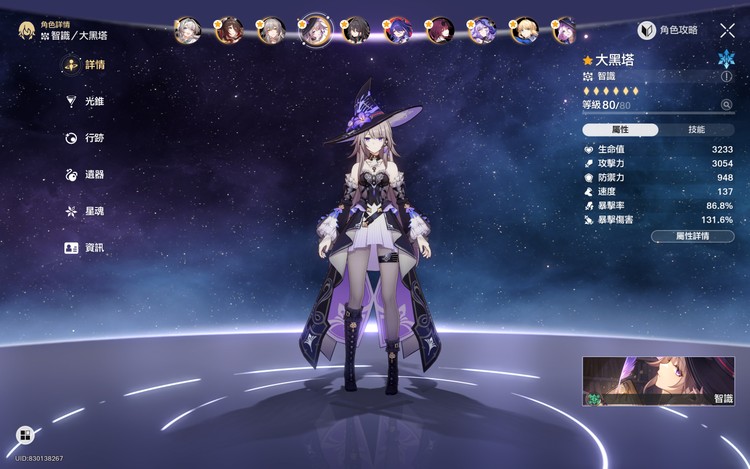Click the magnifier icon next to level
The image size is (750, 469).
pyautogui.click(x=726, y=104)
